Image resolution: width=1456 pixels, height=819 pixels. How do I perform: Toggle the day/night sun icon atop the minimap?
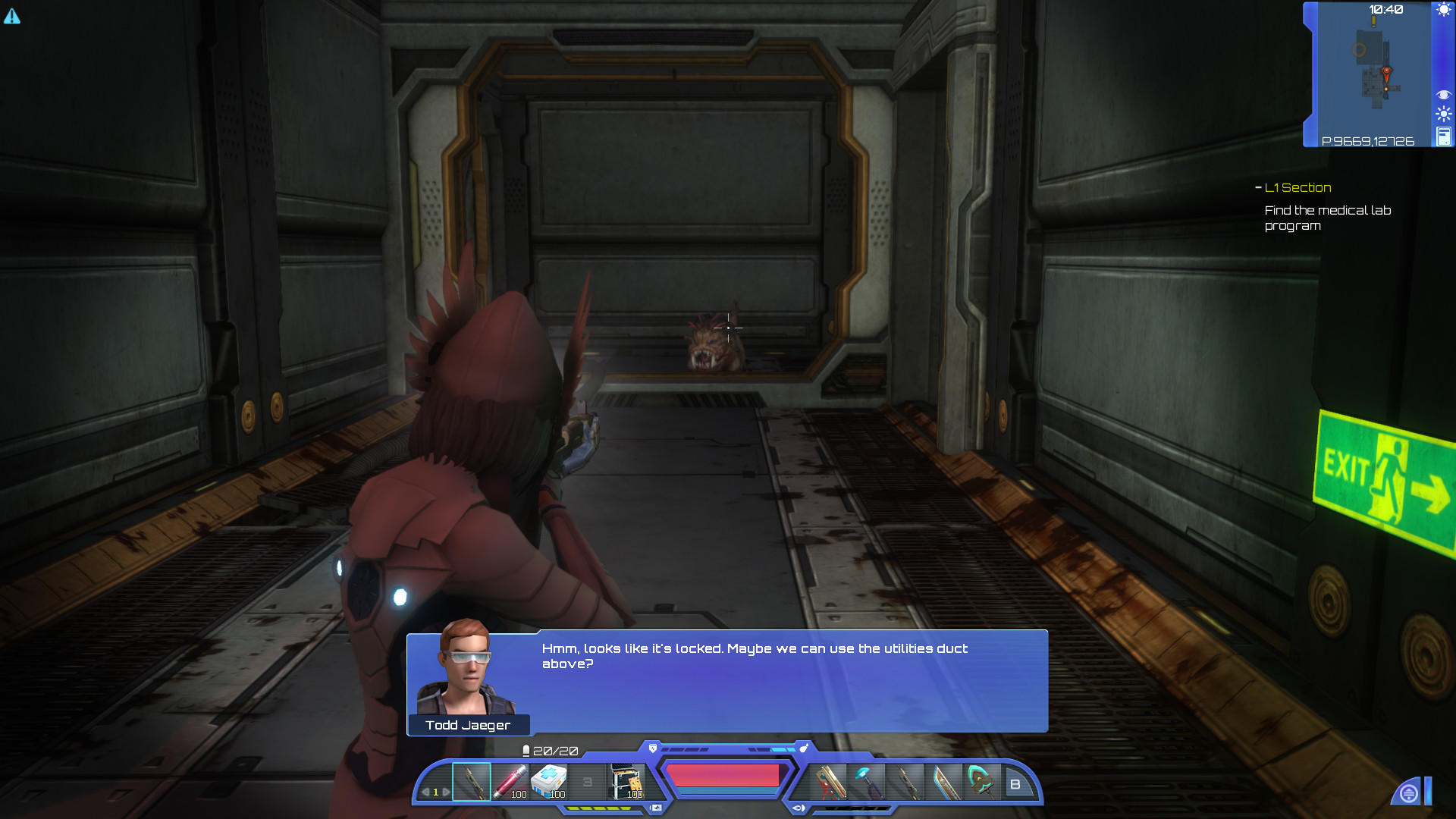(x=1443, y=9)
